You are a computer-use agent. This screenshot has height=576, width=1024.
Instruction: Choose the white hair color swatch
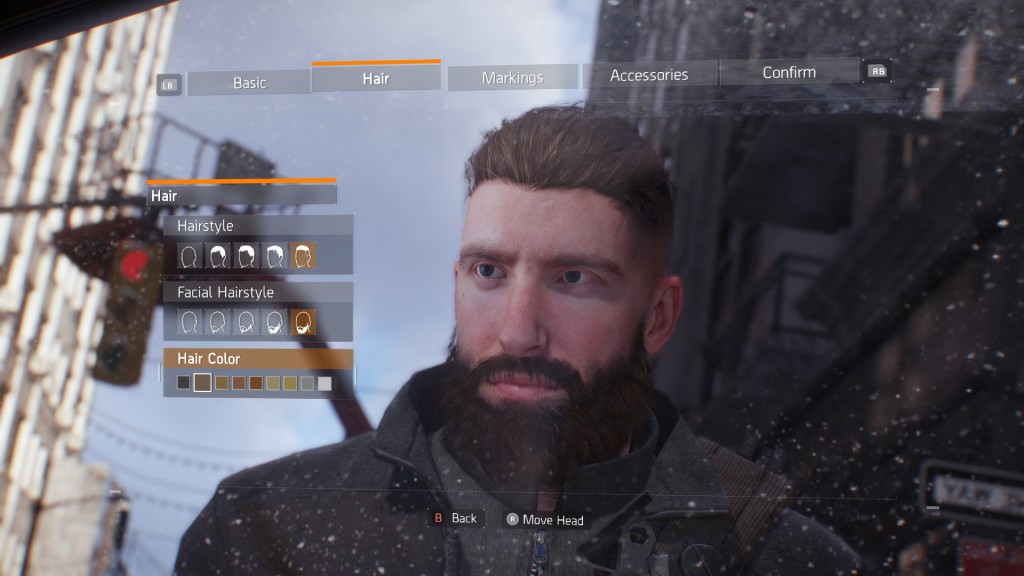pyautogui.click(x=325, y=383)
